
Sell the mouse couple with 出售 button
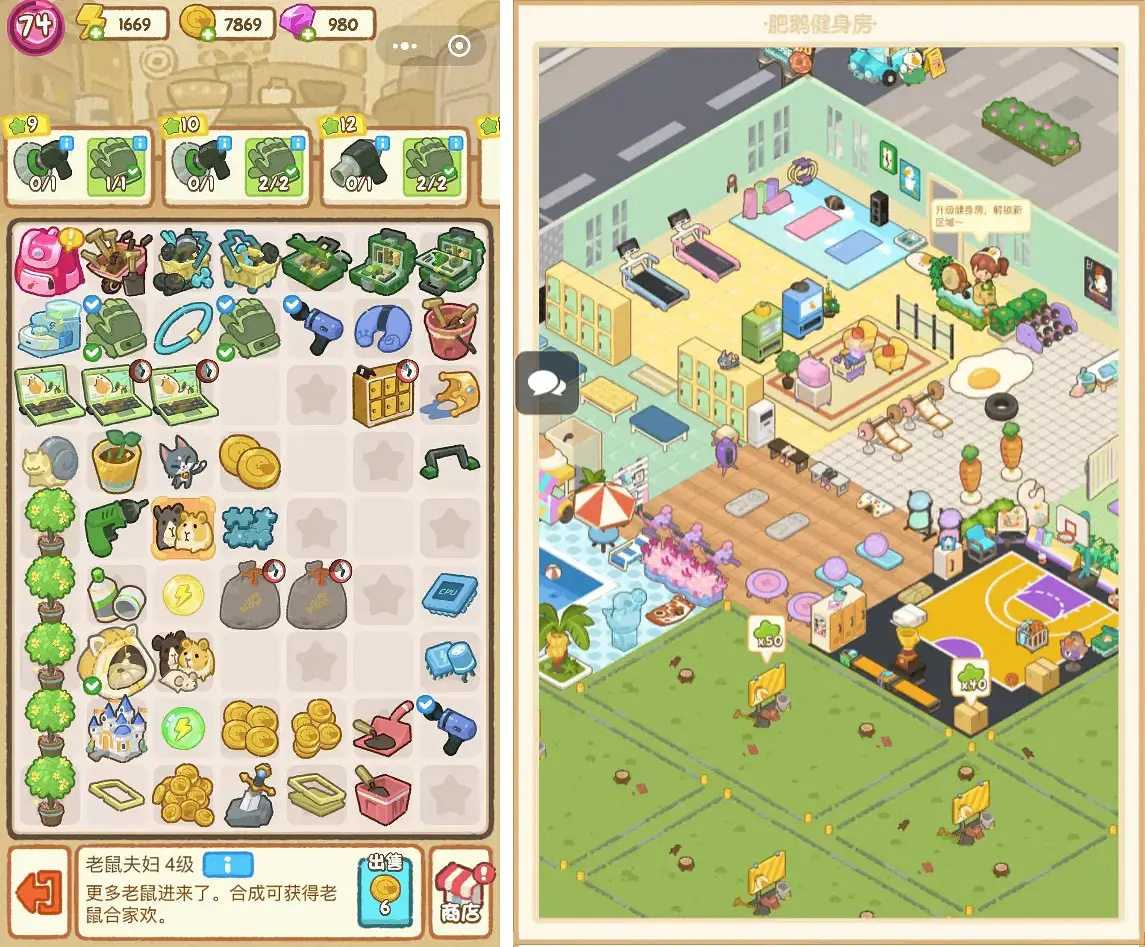click(383, 889)
